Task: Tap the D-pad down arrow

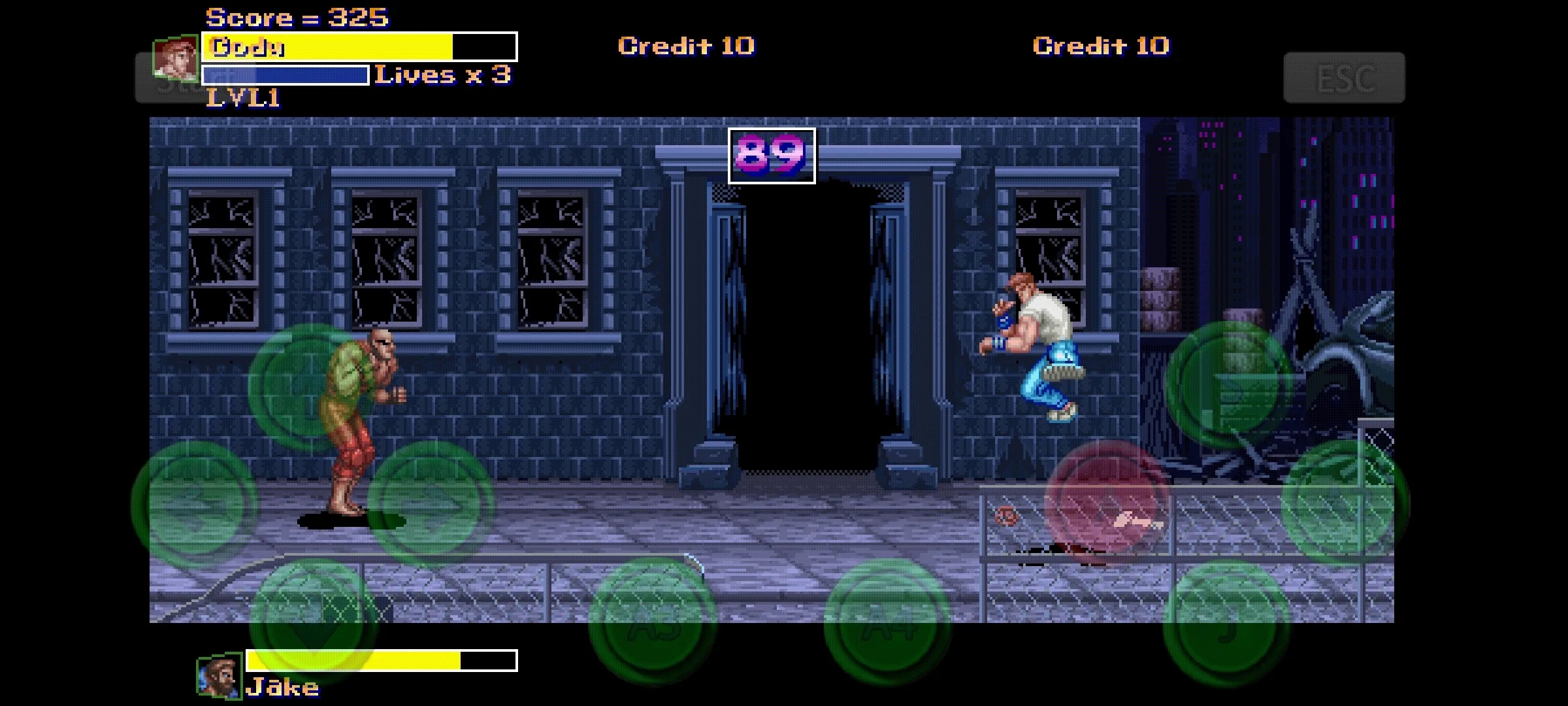Action: click(x=312, y=620)
